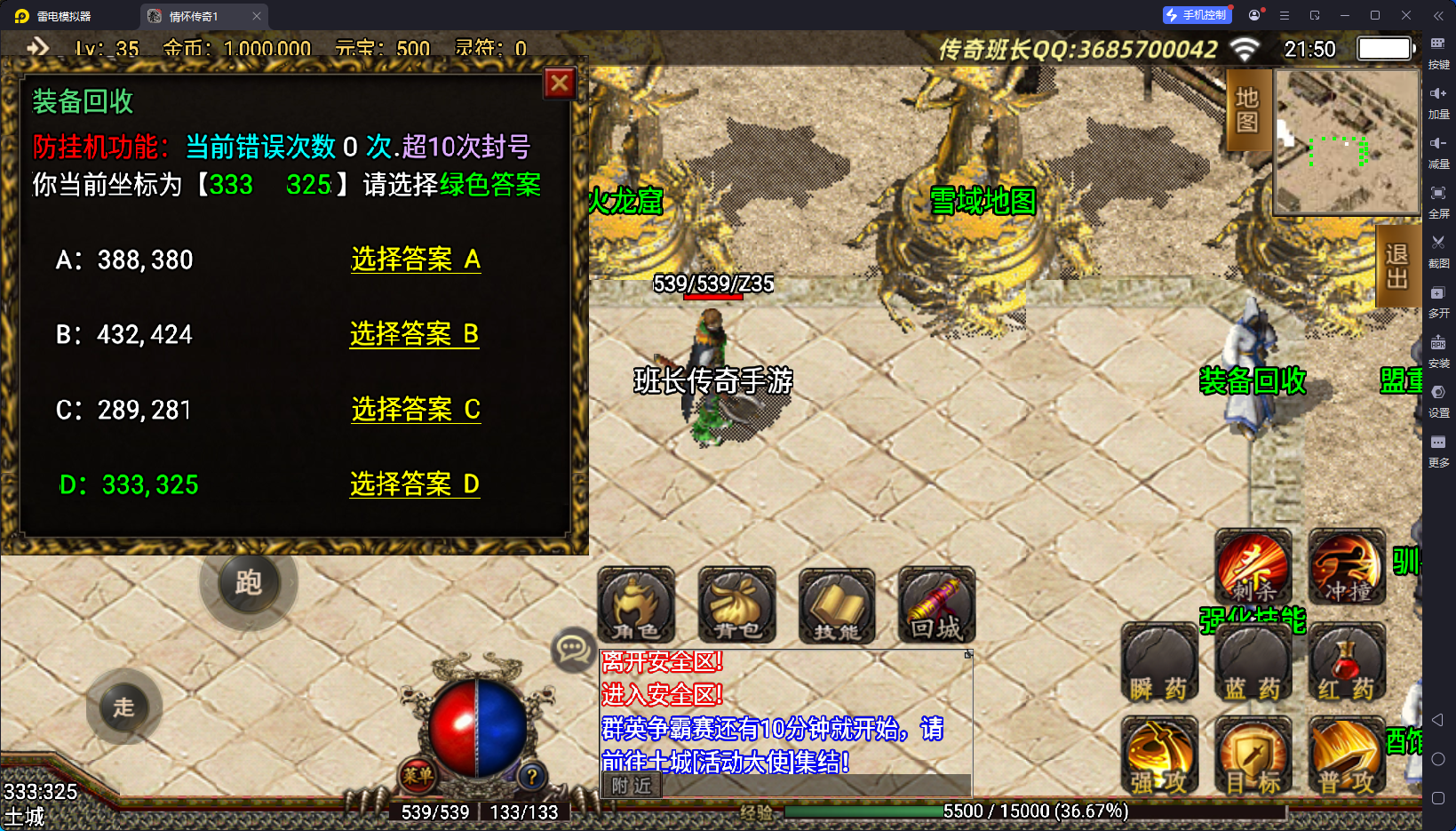Select the 附近 nearby chat tab
Image resolution: width=1456 pixels, height=831 pixels.
tap(631, 786)
